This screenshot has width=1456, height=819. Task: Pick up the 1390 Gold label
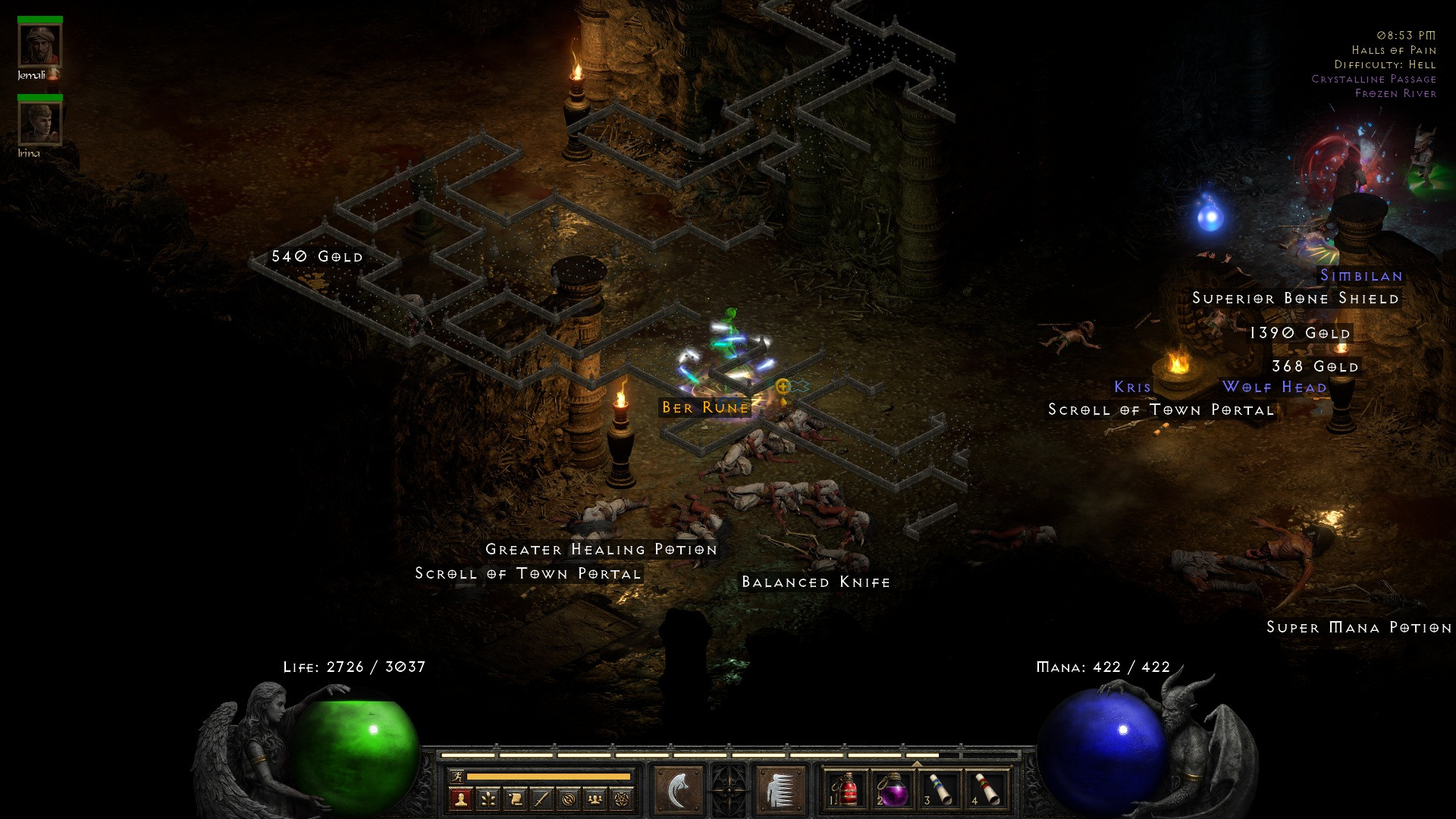[x=1300, y=333]
